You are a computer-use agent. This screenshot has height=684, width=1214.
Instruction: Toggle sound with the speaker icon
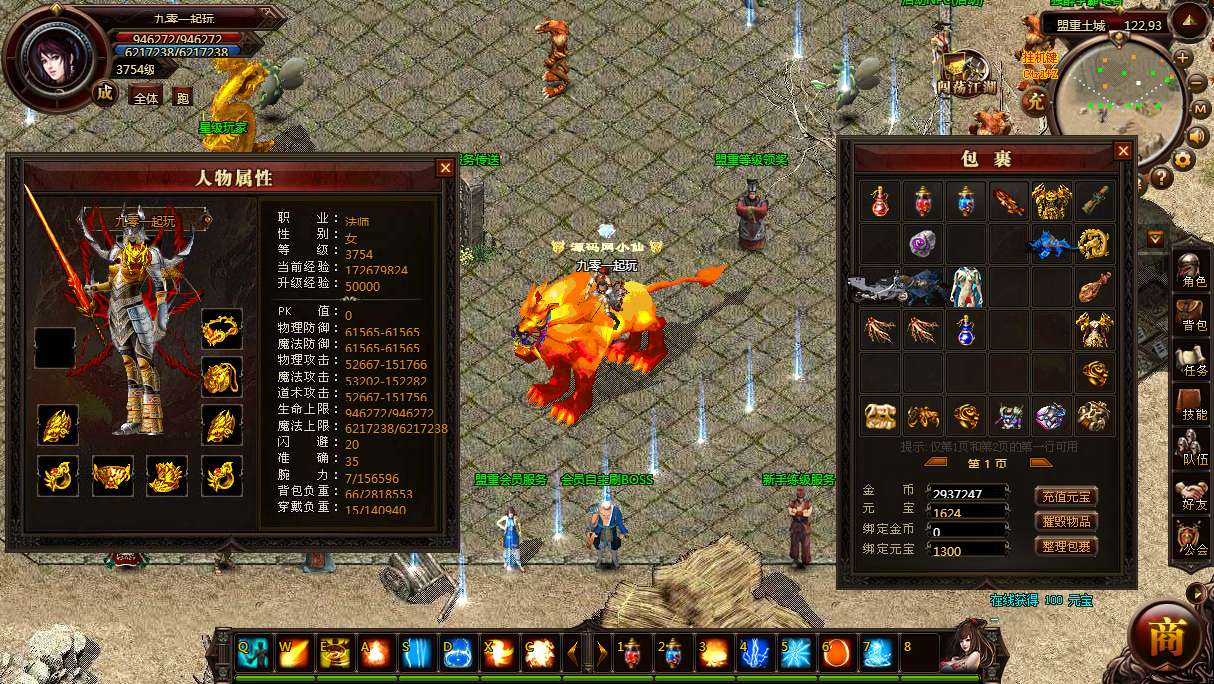[x=1196, y=136]
